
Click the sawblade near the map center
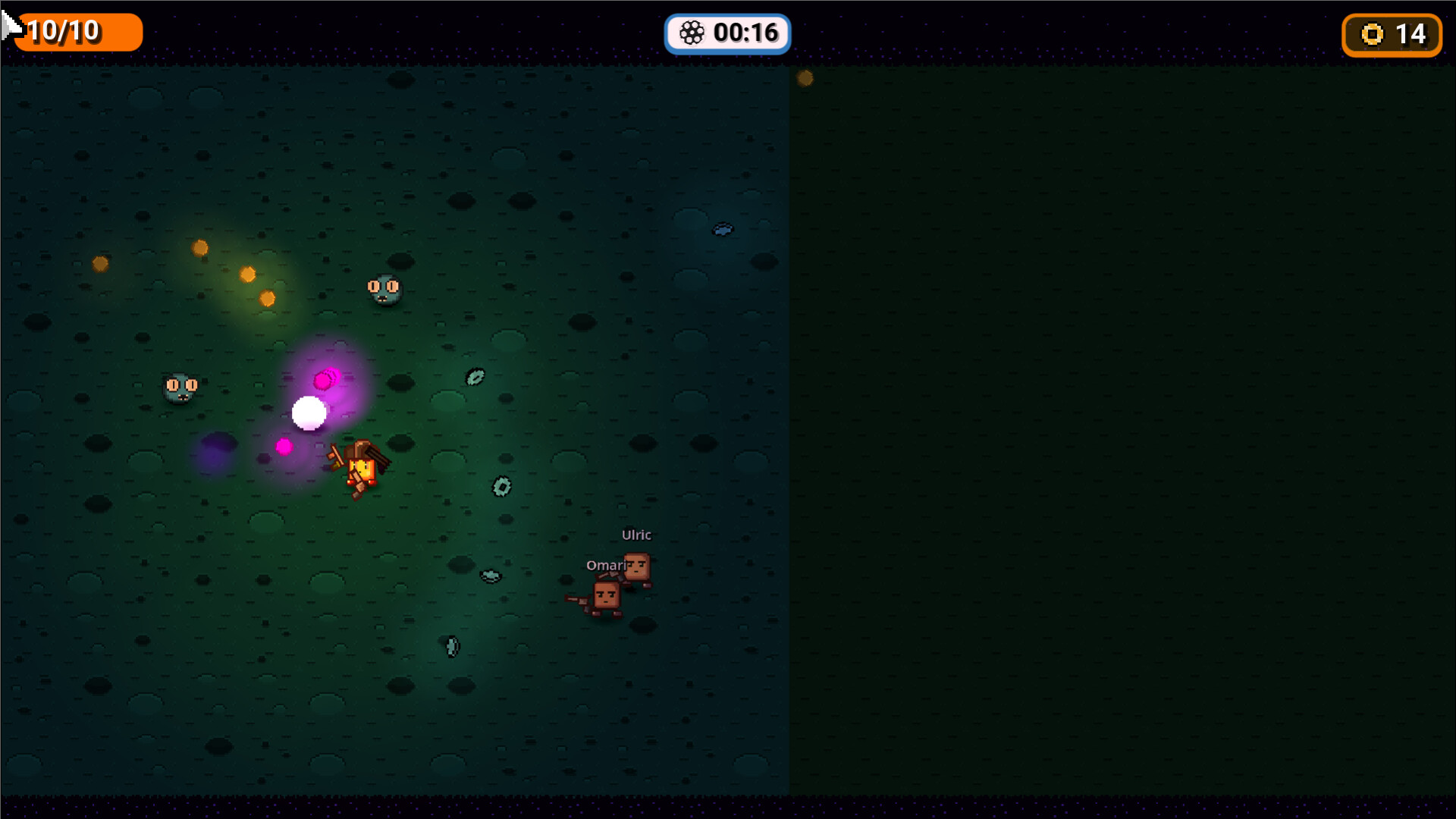coord(474,377)
